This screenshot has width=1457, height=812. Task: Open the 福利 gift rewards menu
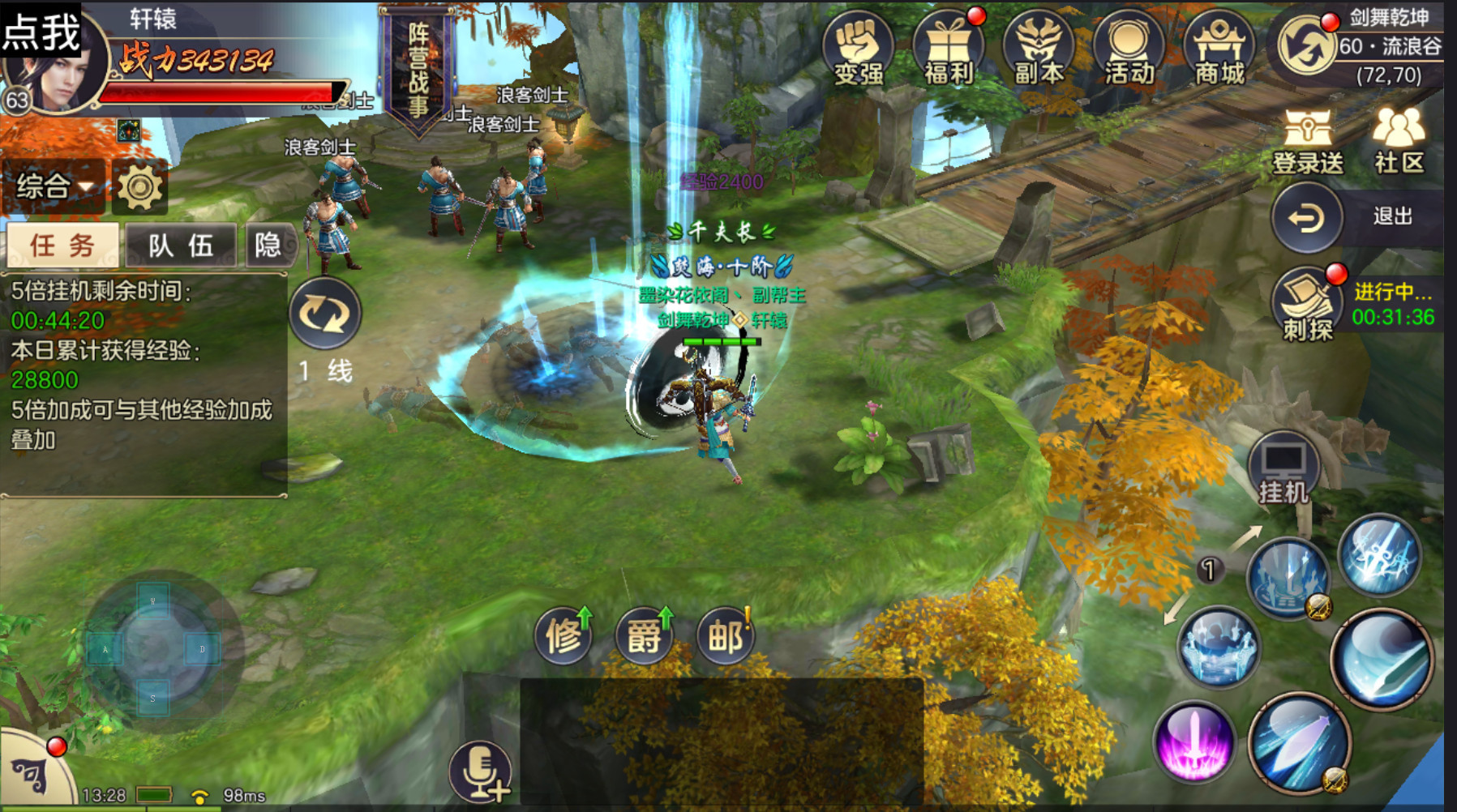948,49
